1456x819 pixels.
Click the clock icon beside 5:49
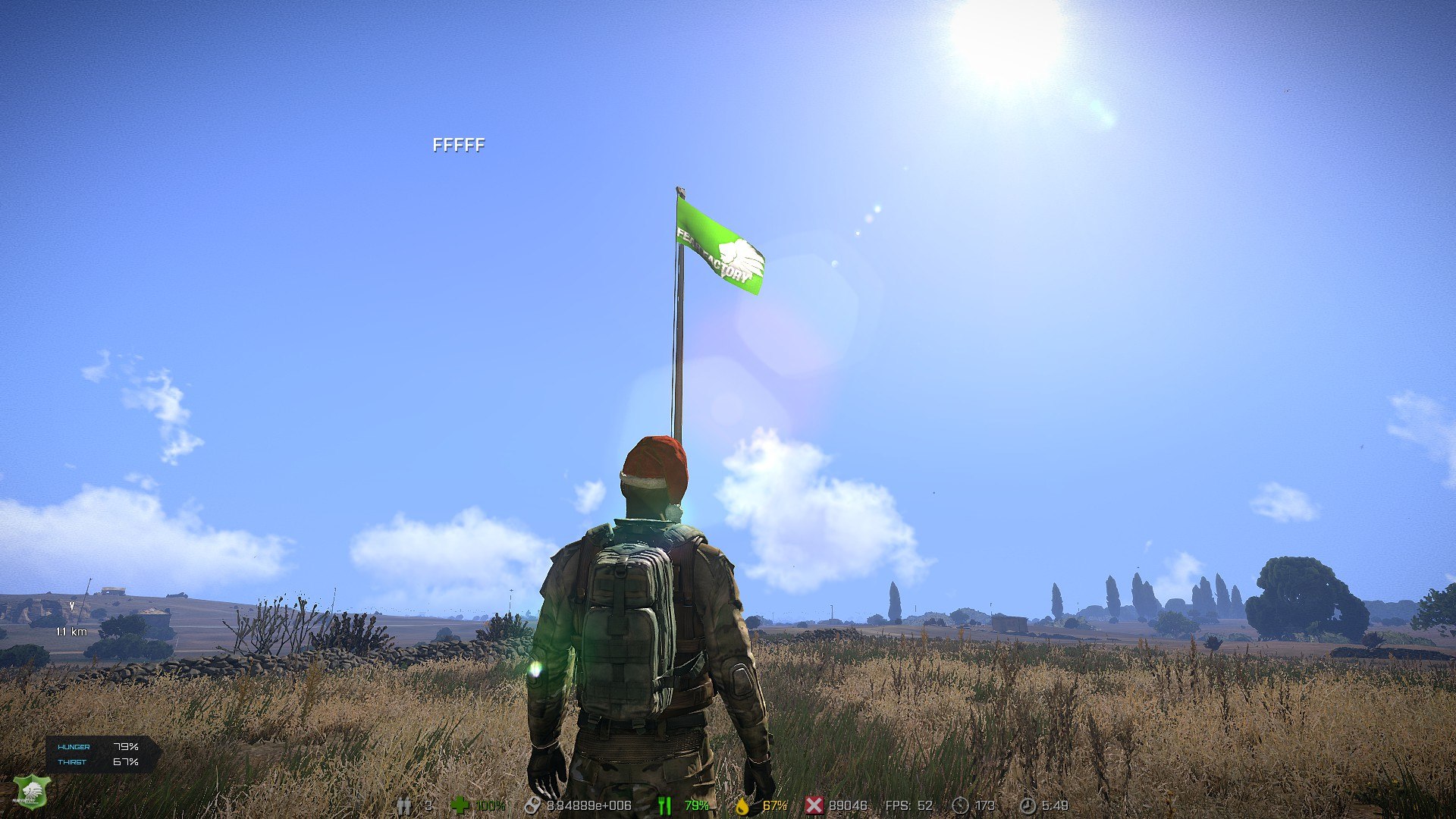[x=1027, y=805]
